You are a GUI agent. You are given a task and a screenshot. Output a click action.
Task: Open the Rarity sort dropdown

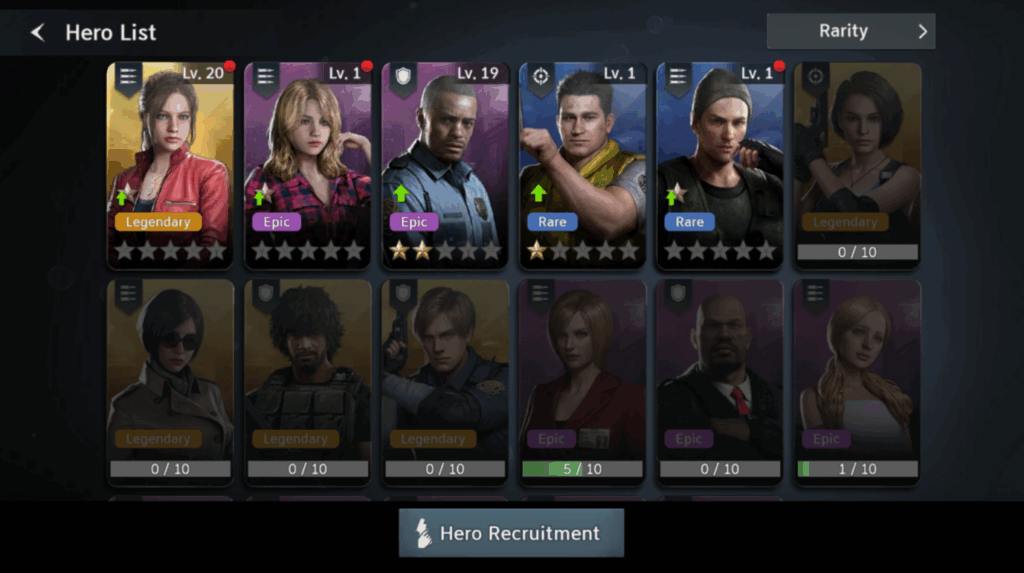850,31
